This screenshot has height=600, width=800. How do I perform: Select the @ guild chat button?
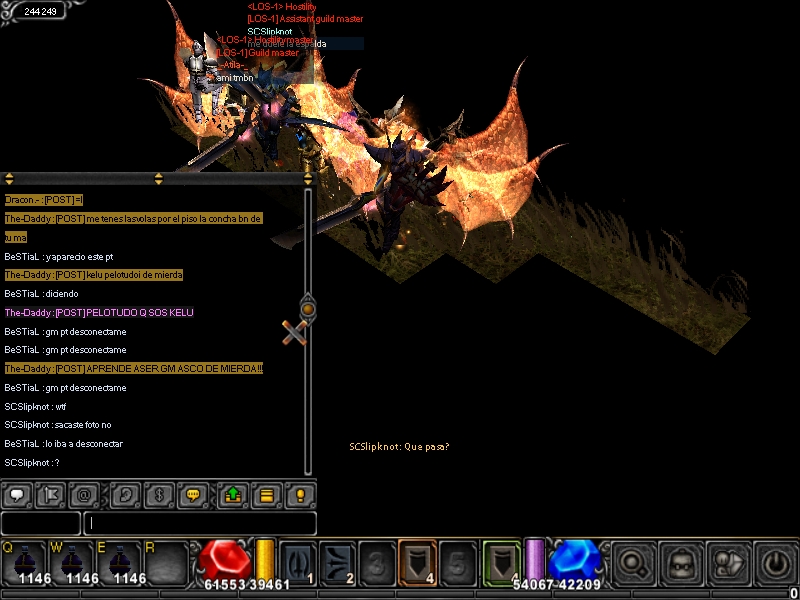86,494
